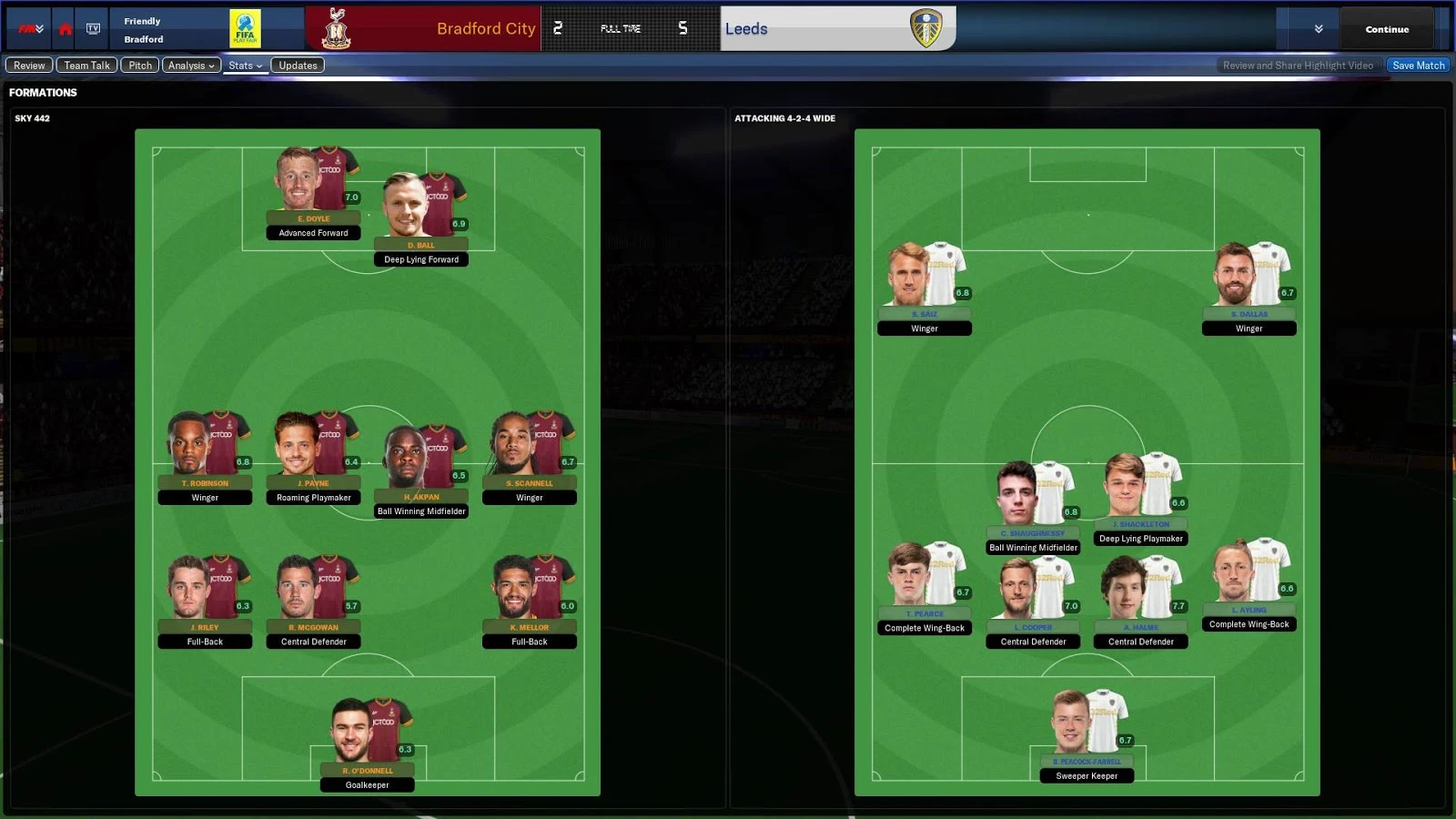Open the Team Talk tab

coord(86,65)
